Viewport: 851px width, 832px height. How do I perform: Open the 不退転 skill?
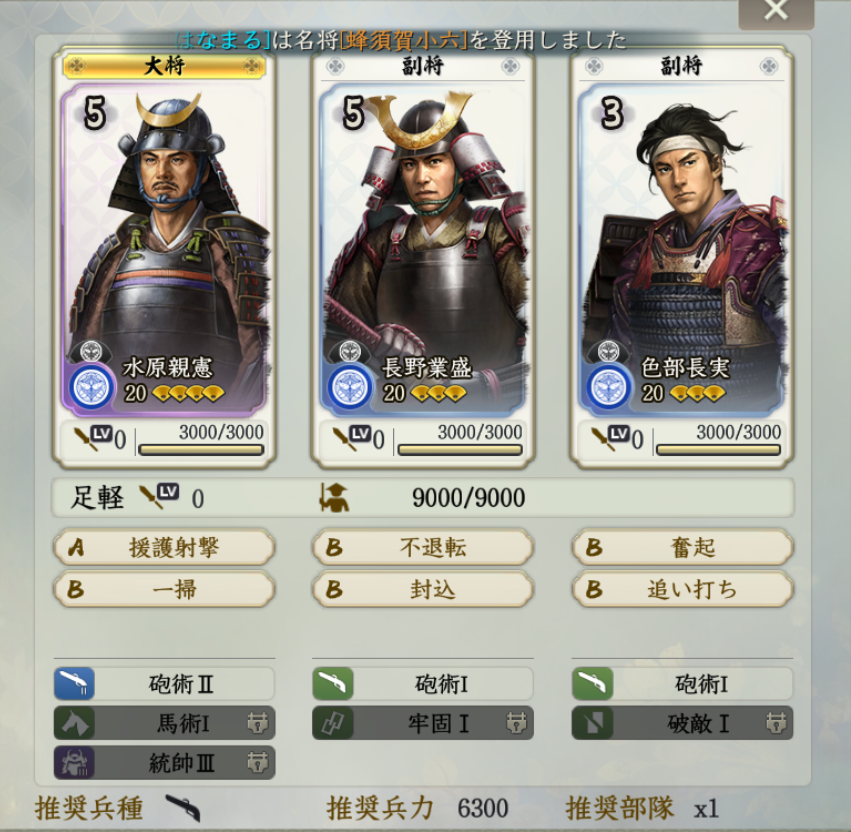coord(423,547)
